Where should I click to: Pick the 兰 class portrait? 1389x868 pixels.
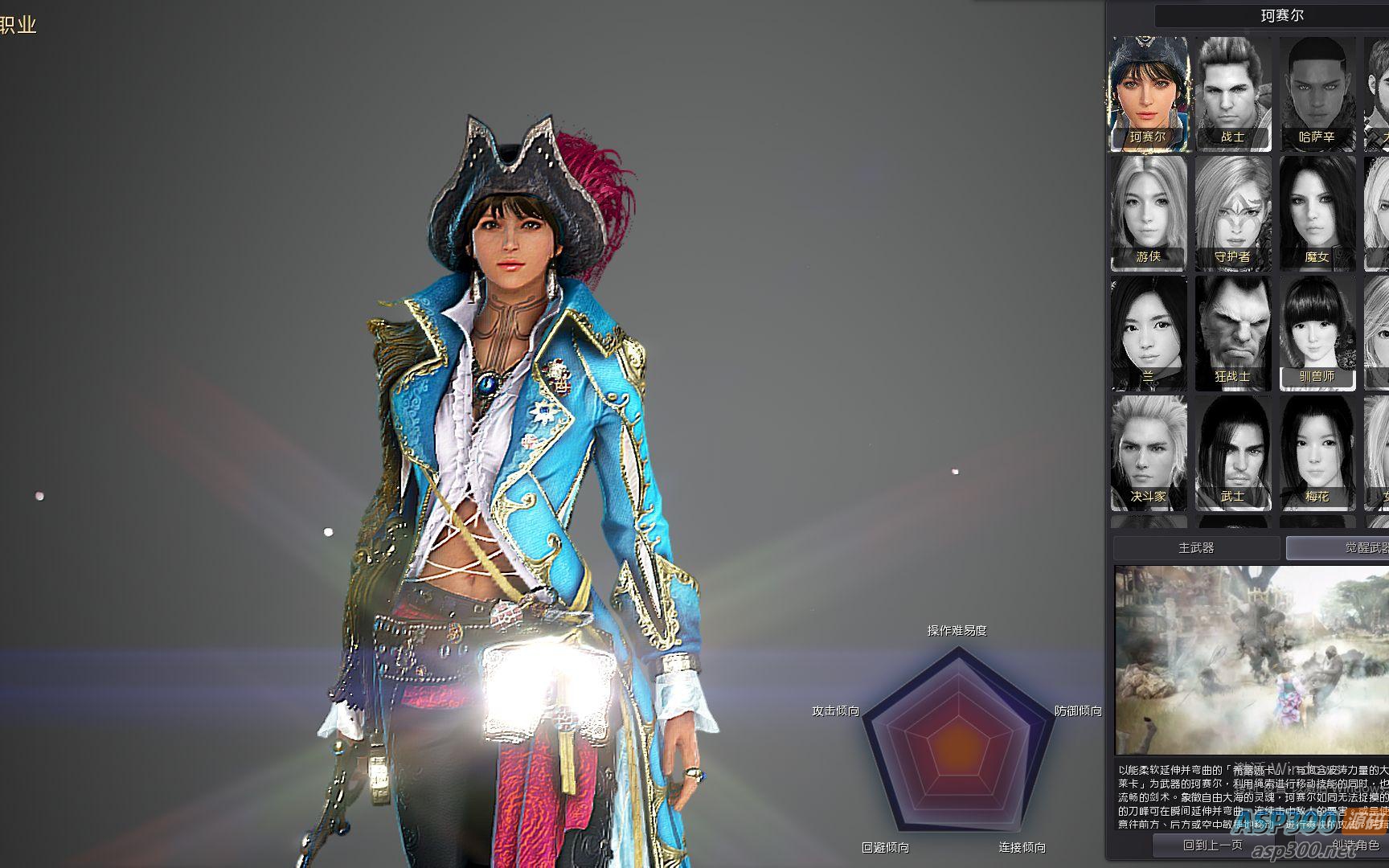[x=1148, y=333]
